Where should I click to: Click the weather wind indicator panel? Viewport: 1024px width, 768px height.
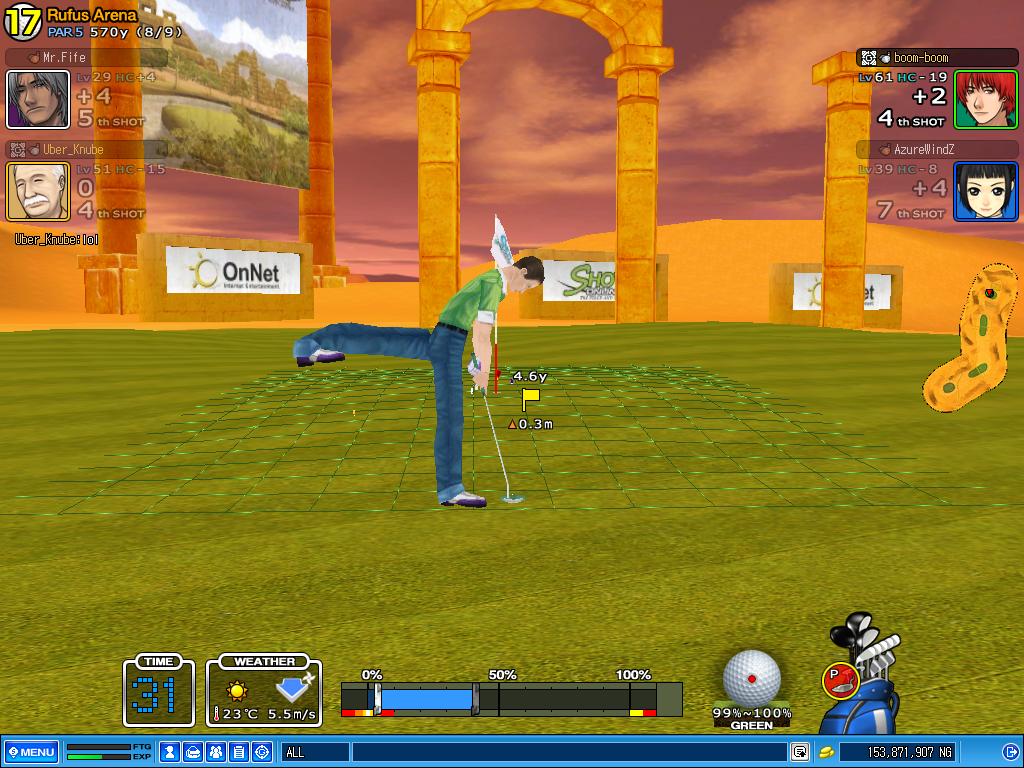click(264, 691)
